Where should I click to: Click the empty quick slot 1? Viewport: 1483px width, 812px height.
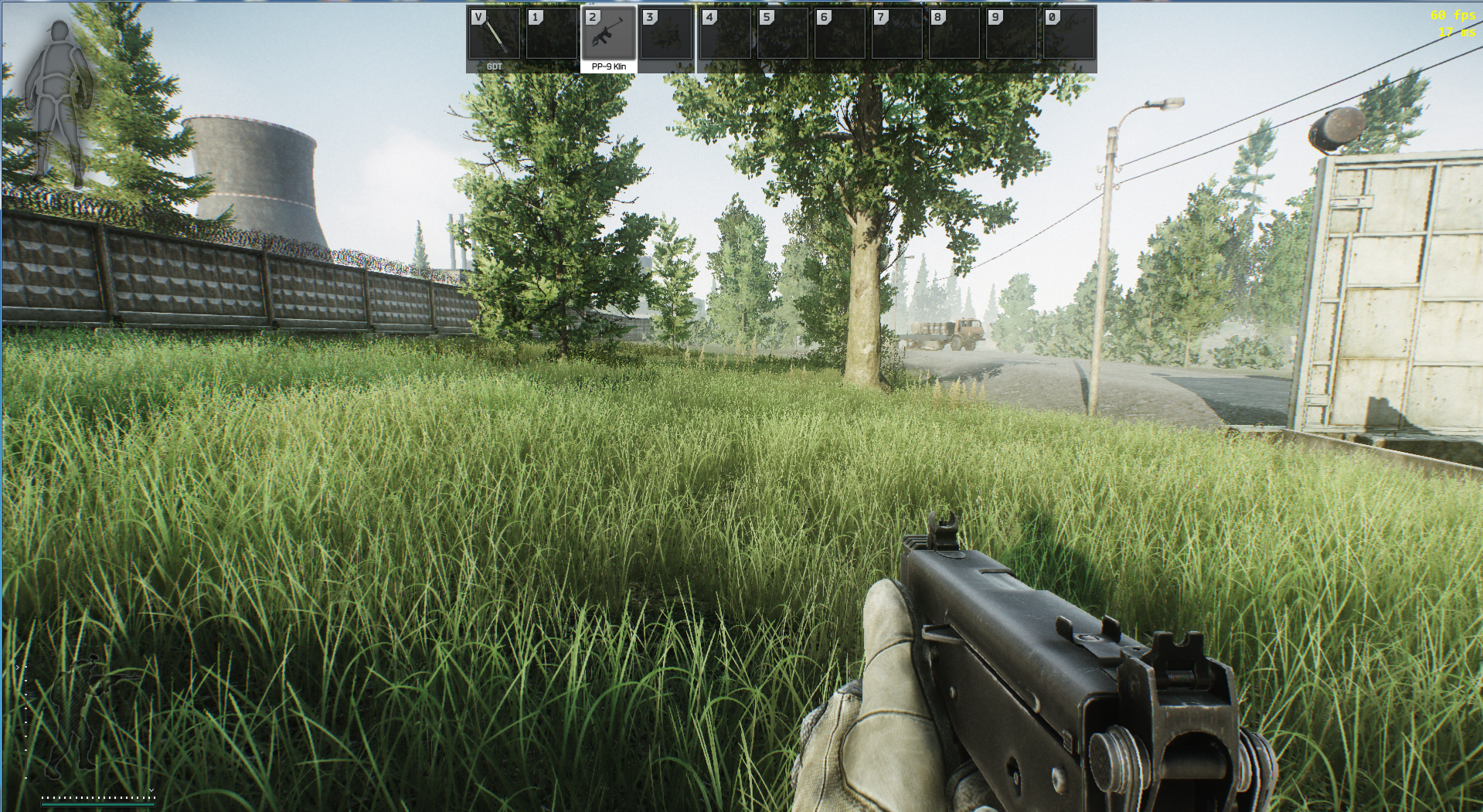pyautogui.click(x=551, y=35)
